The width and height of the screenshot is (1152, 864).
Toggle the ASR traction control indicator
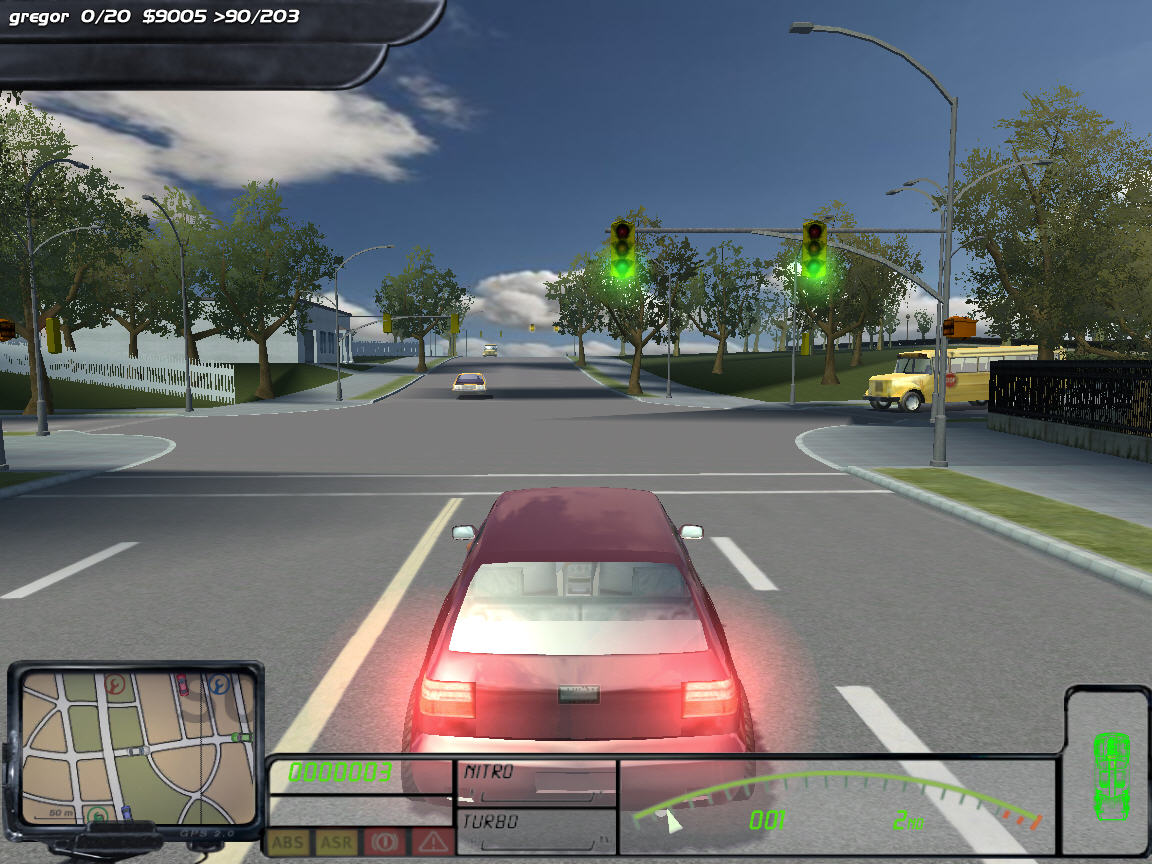pos(336,842)
